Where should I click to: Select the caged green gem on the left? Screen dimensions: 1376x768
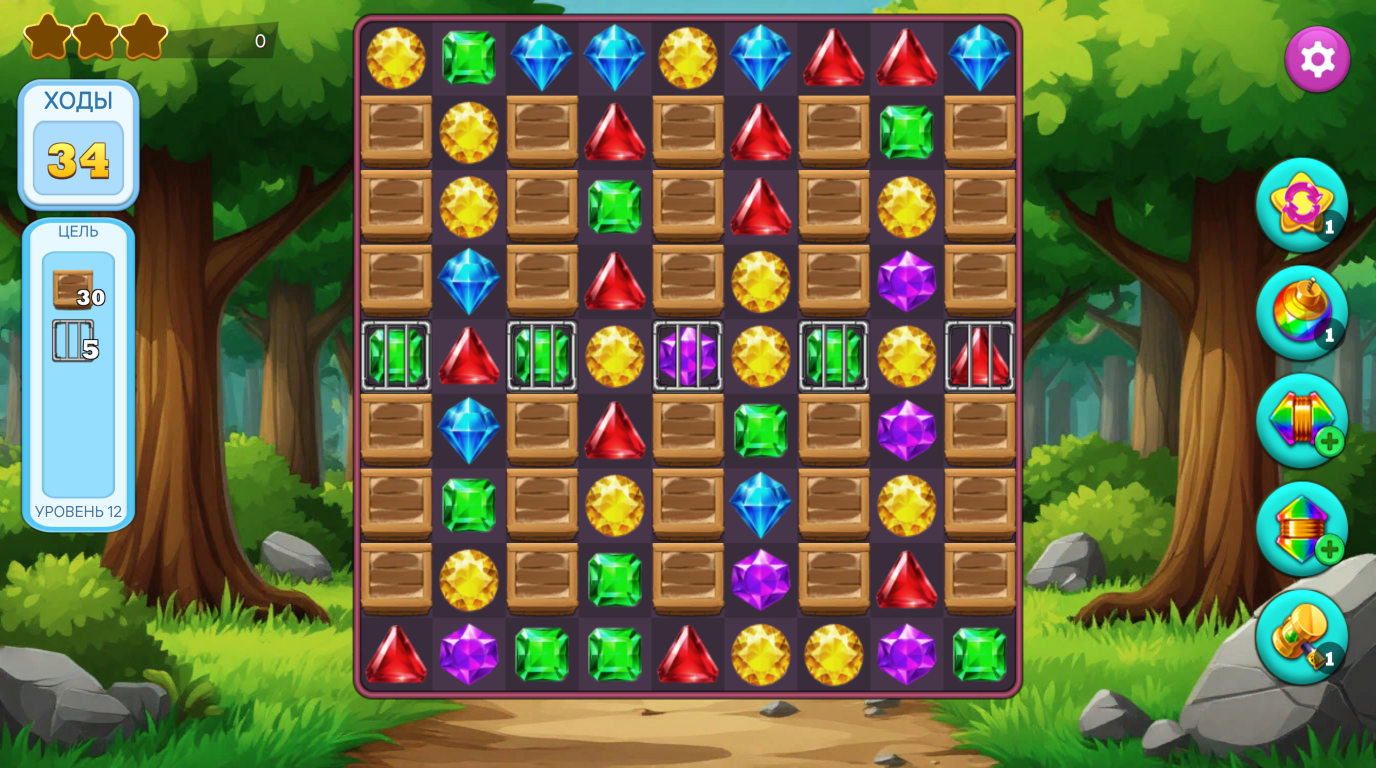coord(395,356)
